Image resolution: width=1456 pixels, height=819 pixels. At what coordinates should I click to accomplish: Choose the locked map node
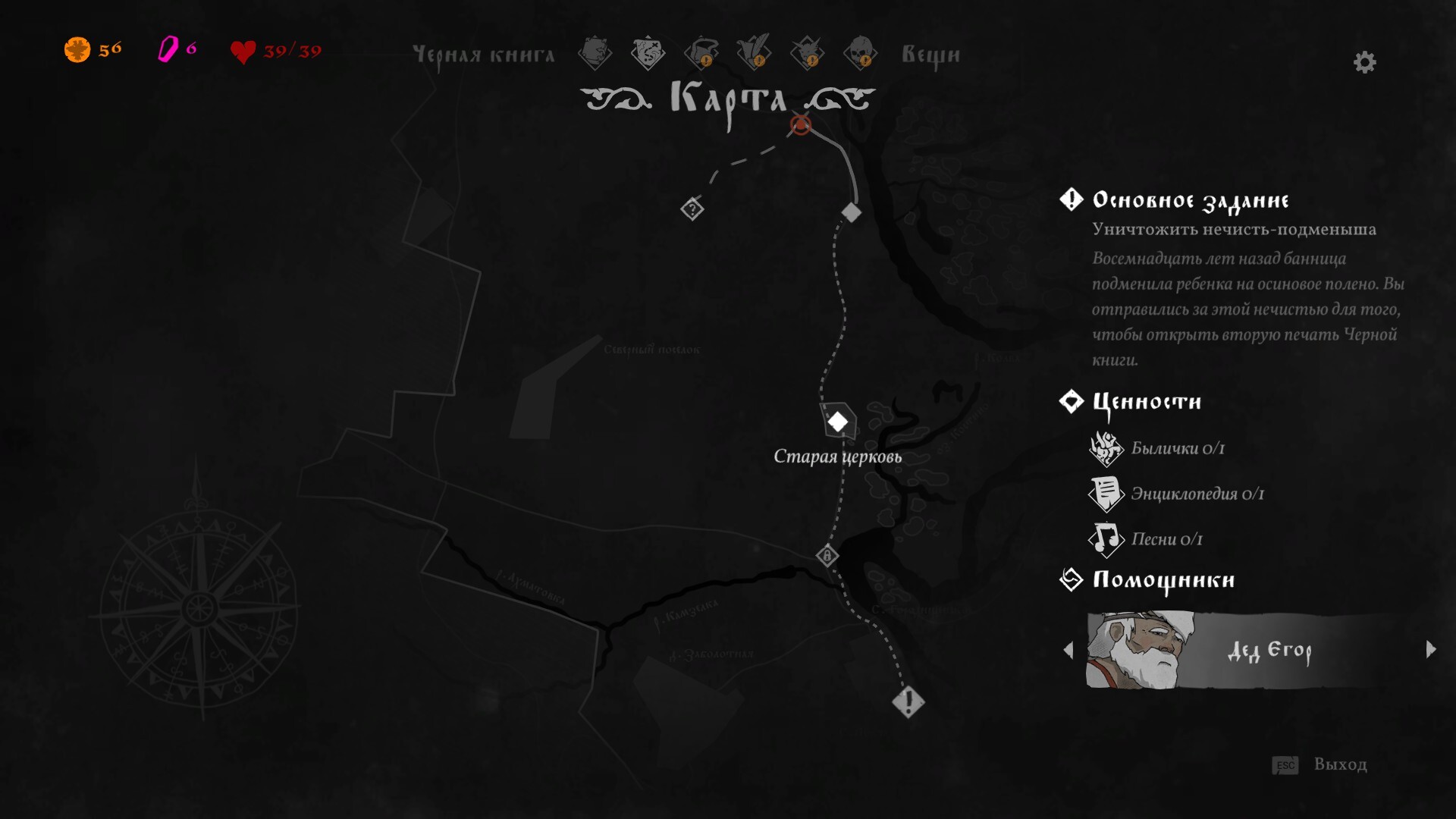[827, 556]
